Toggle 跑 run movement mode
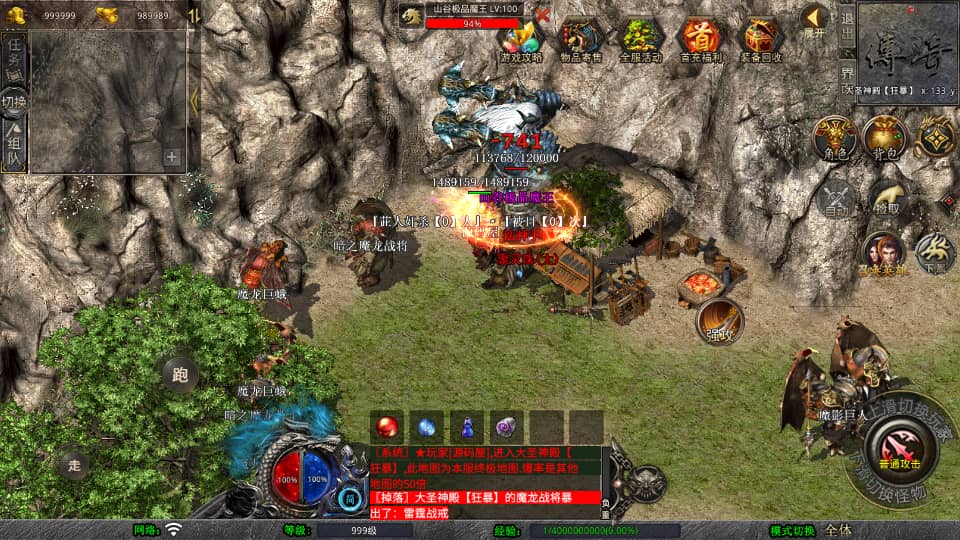Screen dimensions: 960x540 (x=180, y=376)
